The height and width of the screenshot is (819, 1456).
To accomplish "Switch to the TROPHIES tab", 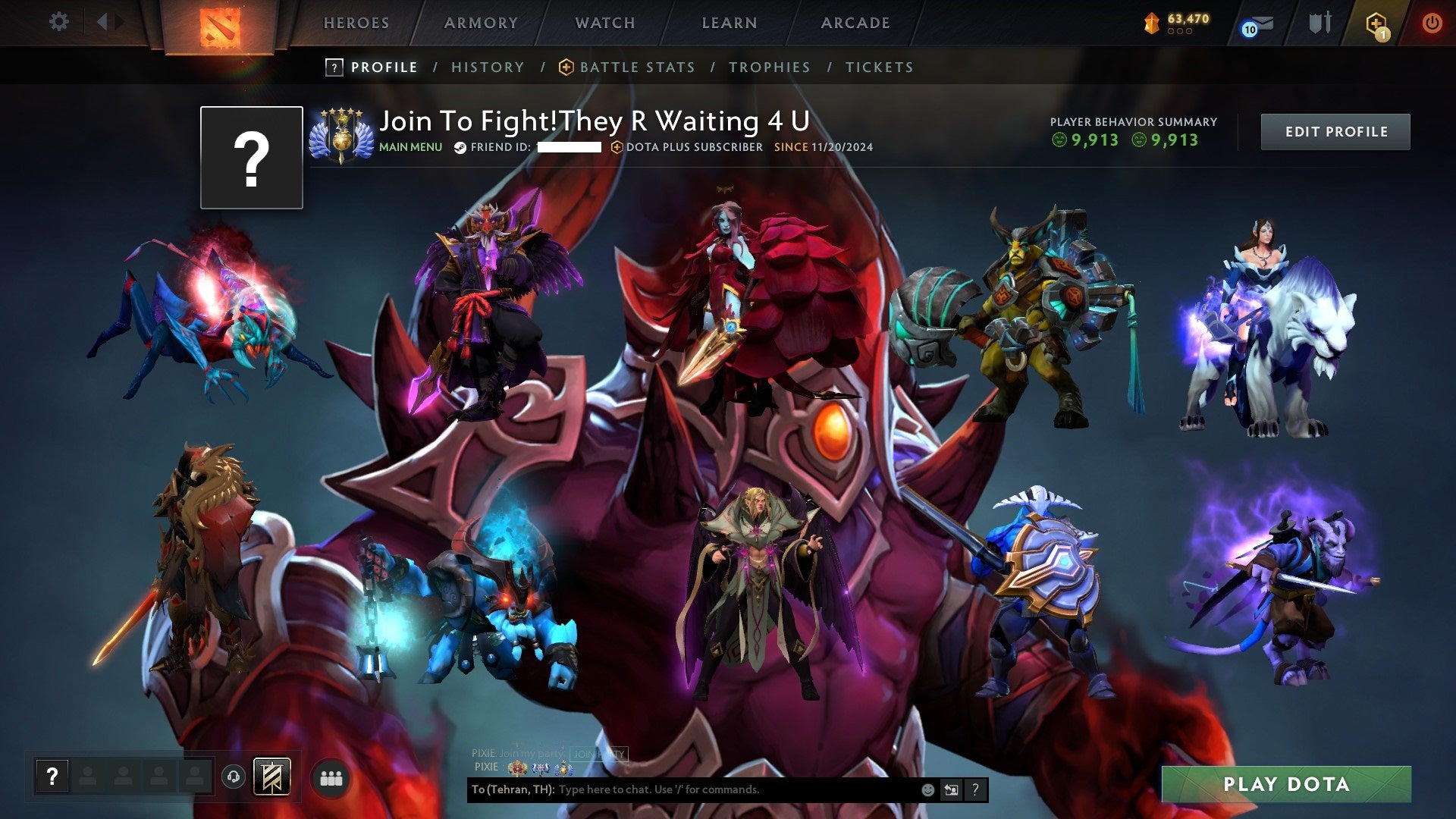I will (x=770, y=67).
